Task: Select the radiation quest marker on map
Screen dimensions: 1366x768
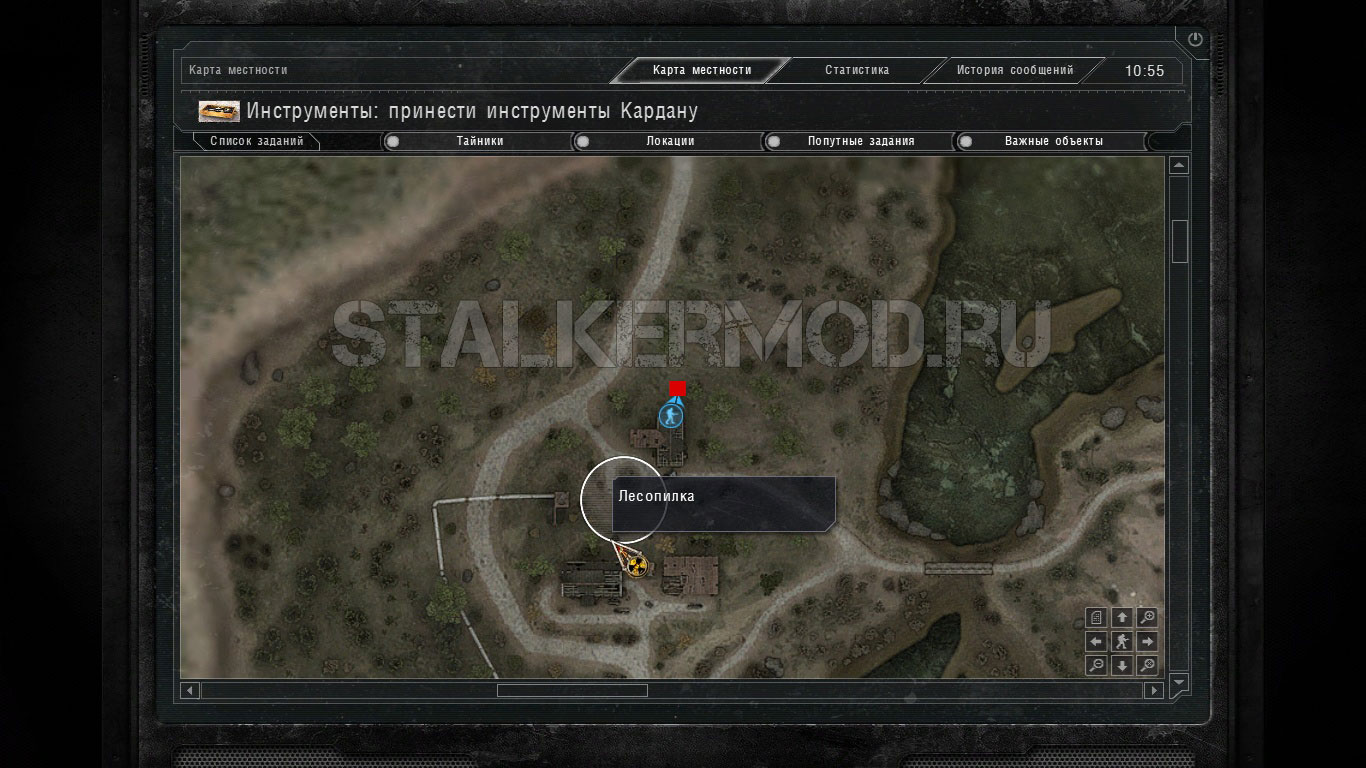Action: point(637,566)
